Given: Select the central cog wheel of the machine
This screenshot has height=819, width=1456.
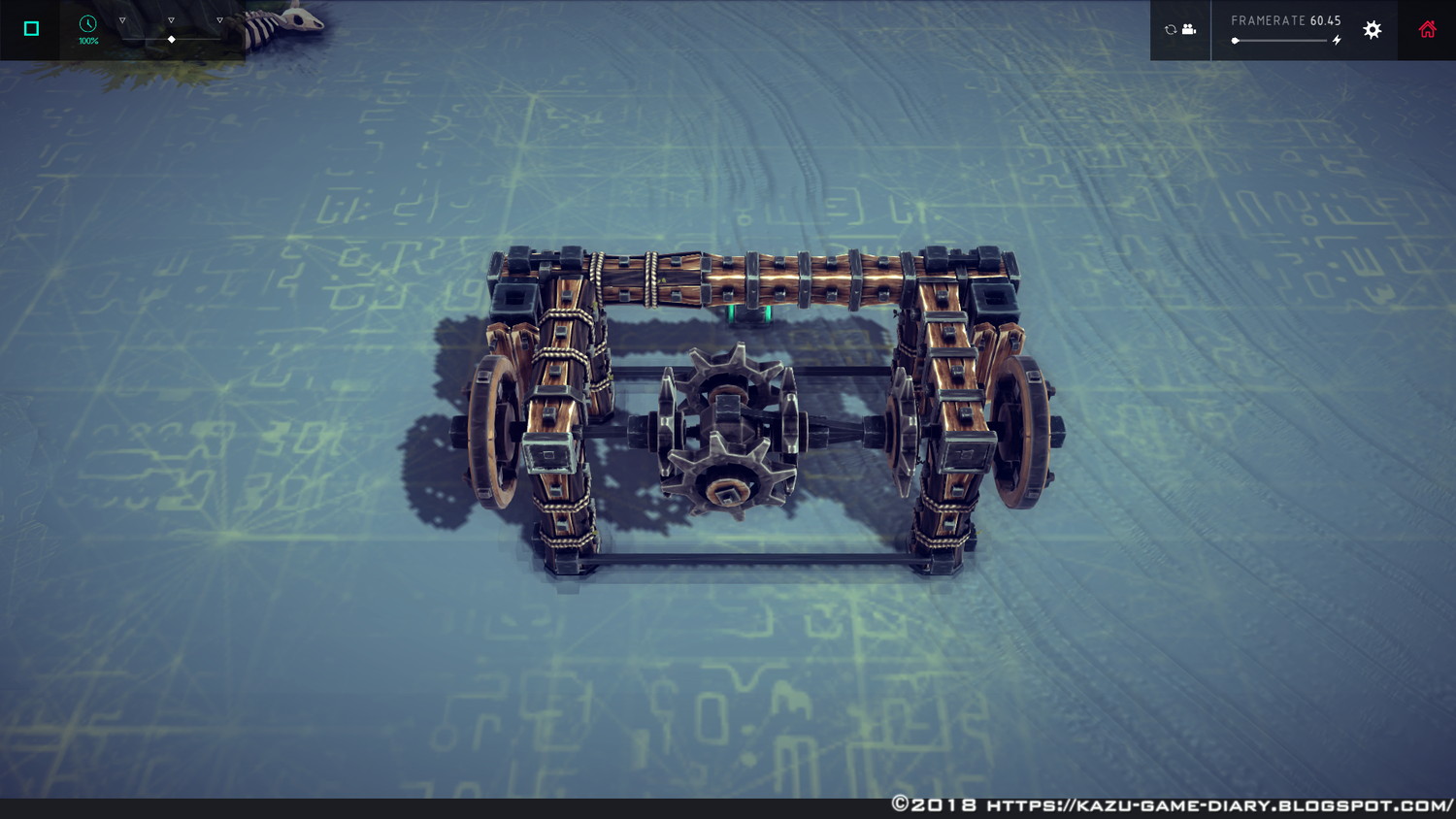Looking at the screenshot, I should (728, 427).
